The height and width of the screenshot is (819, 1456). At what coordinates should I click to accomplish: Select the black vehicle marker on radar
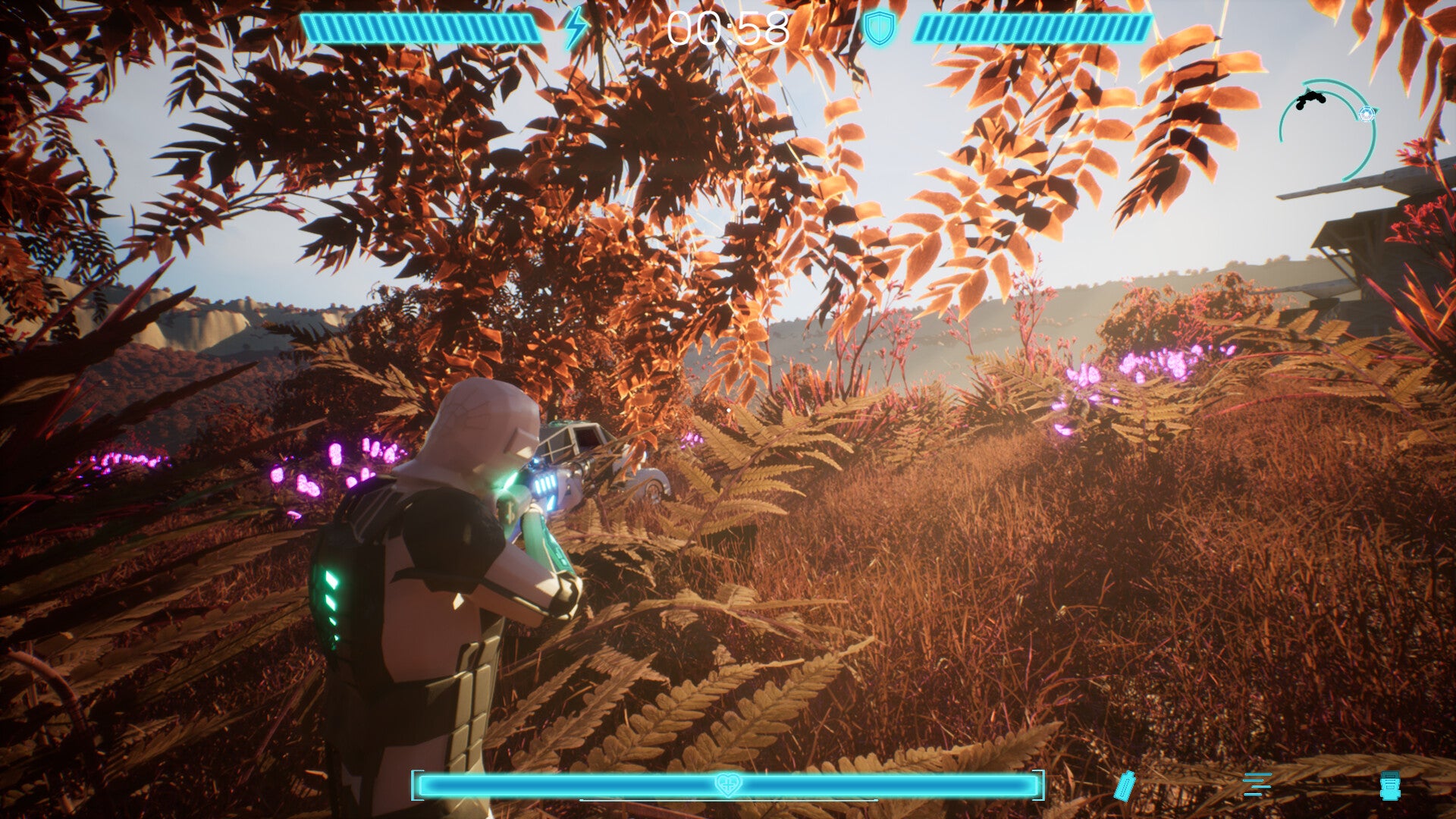coord(1310,99)
